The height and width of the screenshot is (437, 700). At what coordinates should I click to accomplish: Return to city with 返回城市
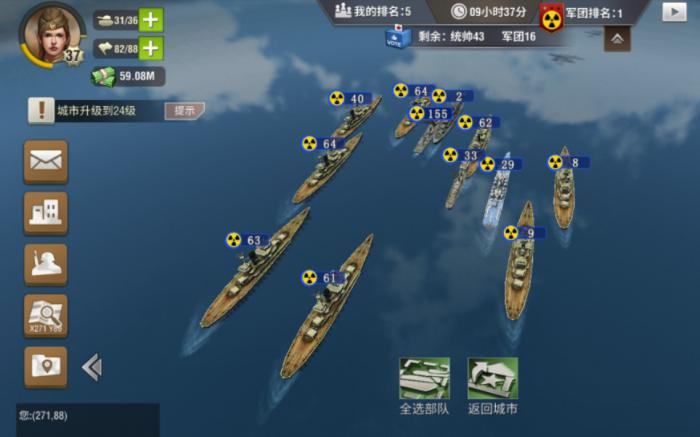(x=493, y=384)
